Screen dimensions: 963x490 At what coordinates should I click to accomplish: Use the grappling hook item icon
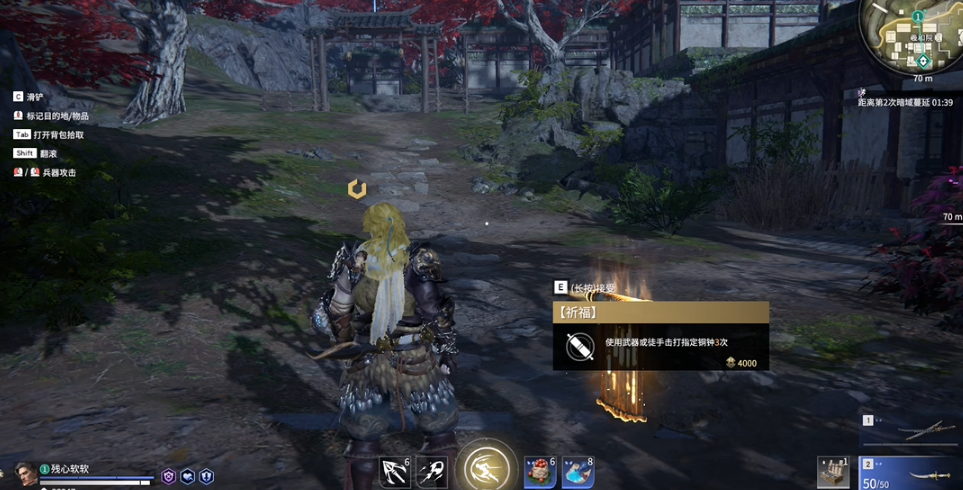click(395, 471)
